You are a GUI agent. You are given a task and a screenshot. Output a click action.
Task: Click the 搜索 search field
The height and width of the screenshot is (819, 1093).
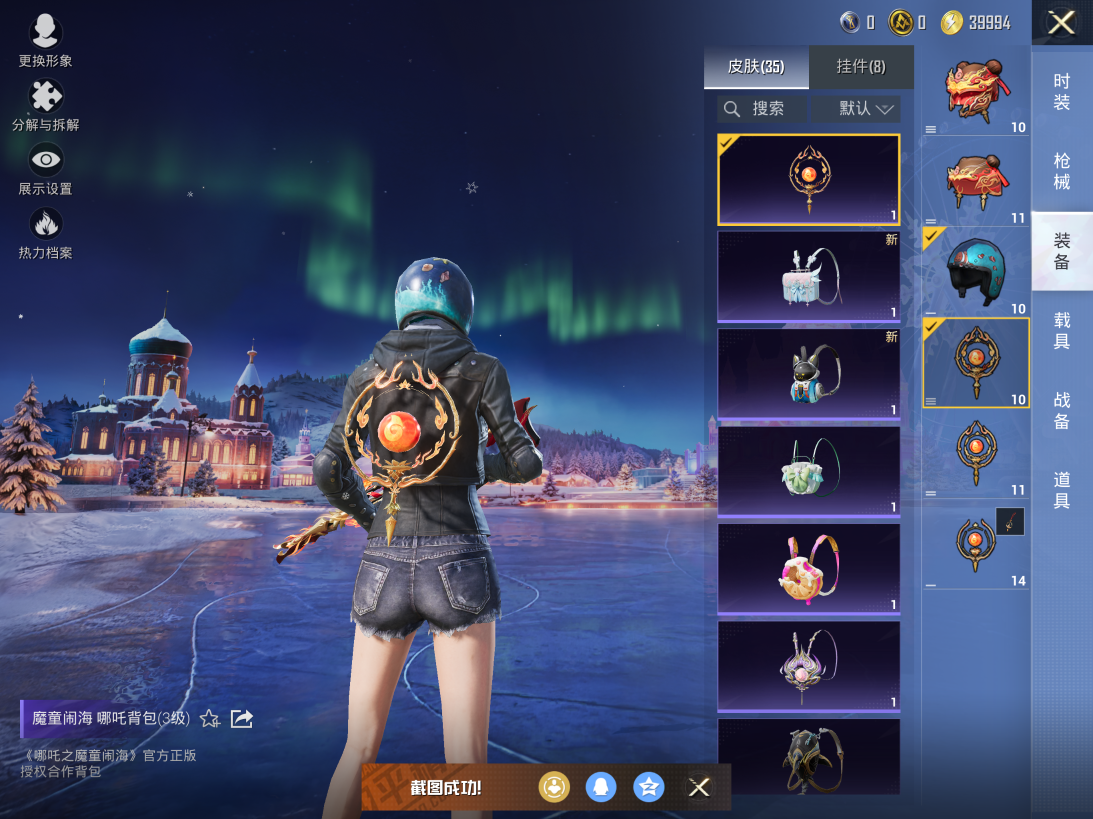coord(762,109)
